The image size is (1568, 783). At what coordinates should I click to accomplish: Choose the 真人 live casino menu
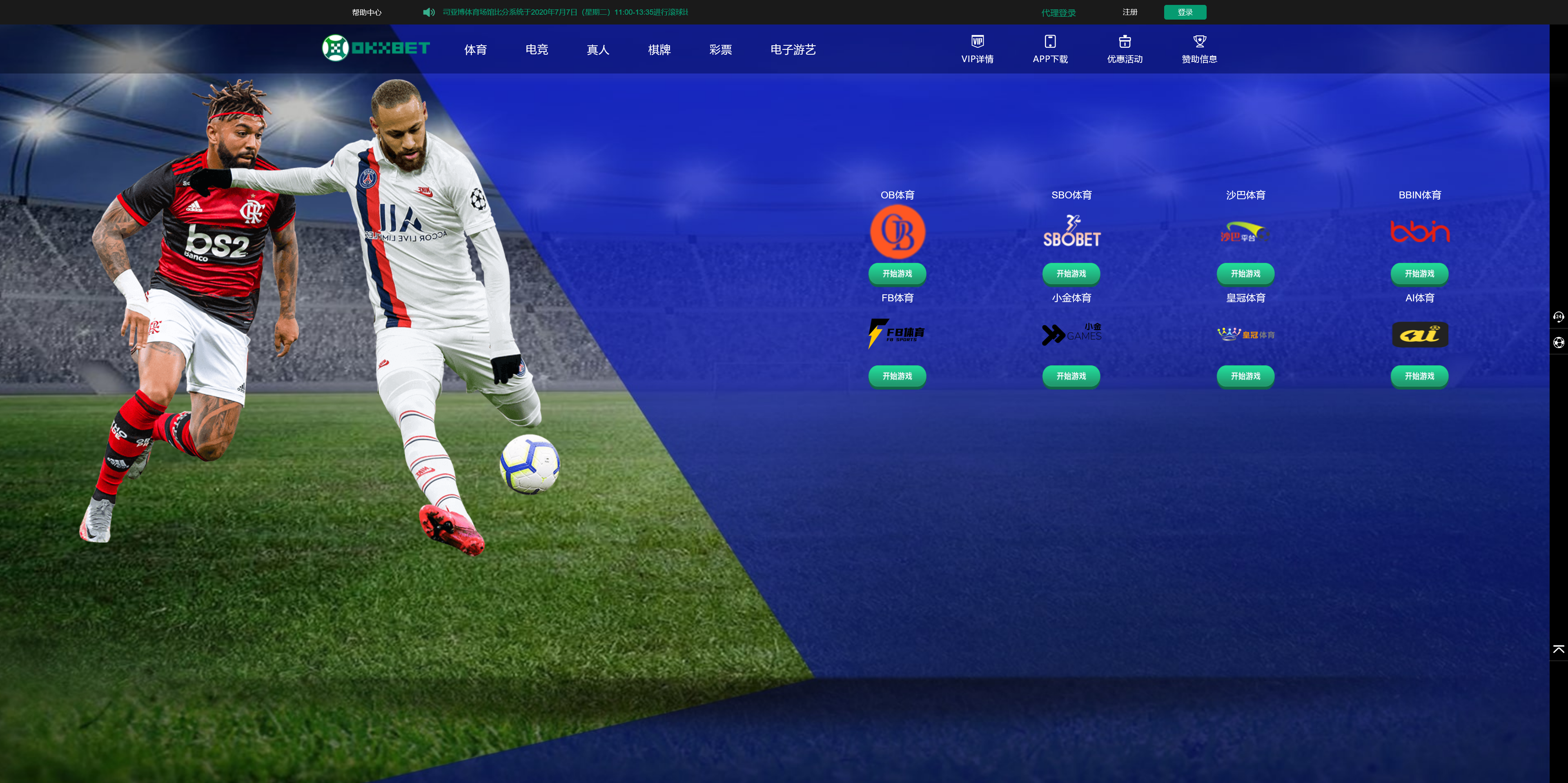[598, 50]
